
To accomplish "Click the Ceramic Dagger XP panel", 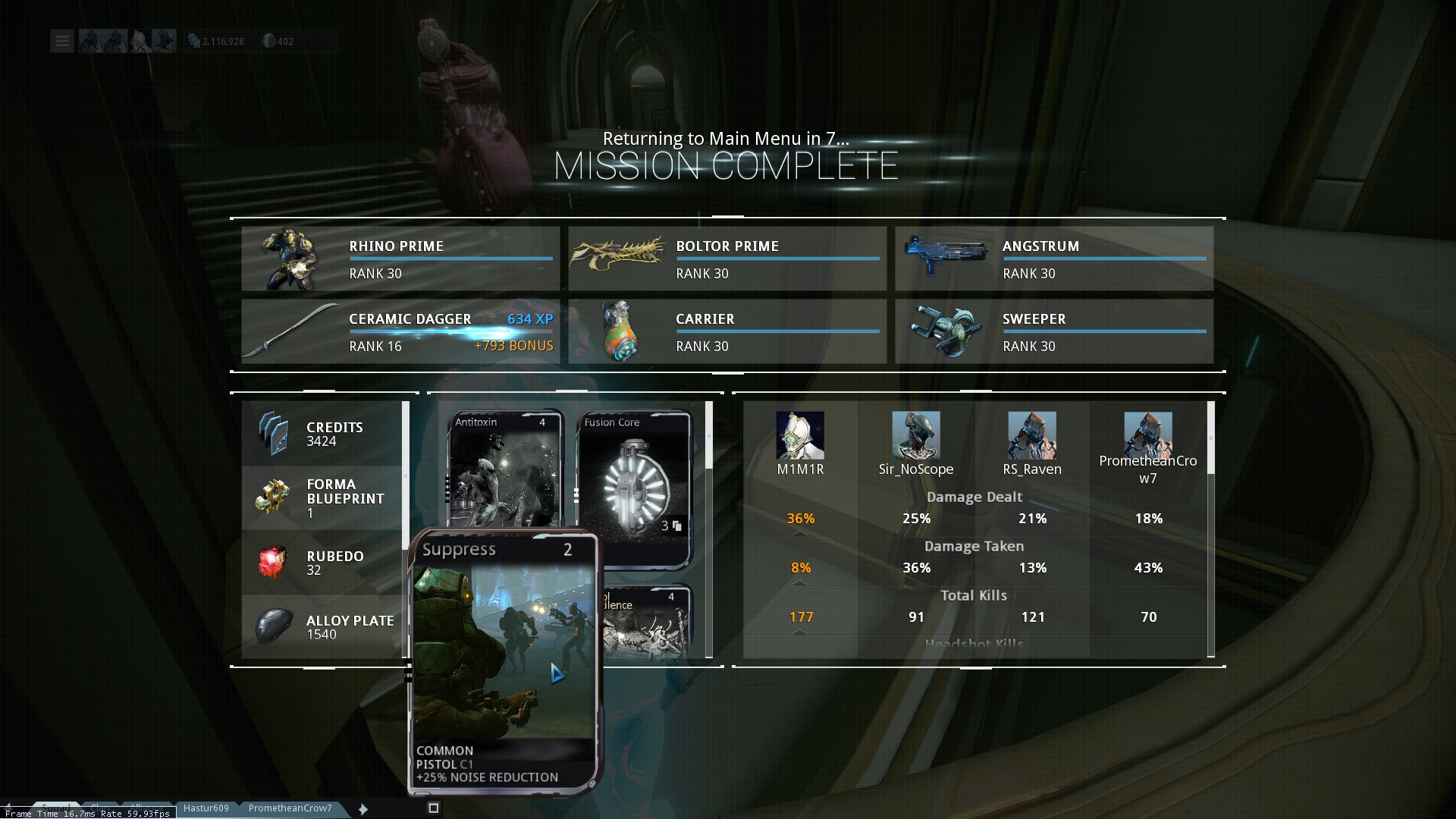I will click(x=400, y=331).
